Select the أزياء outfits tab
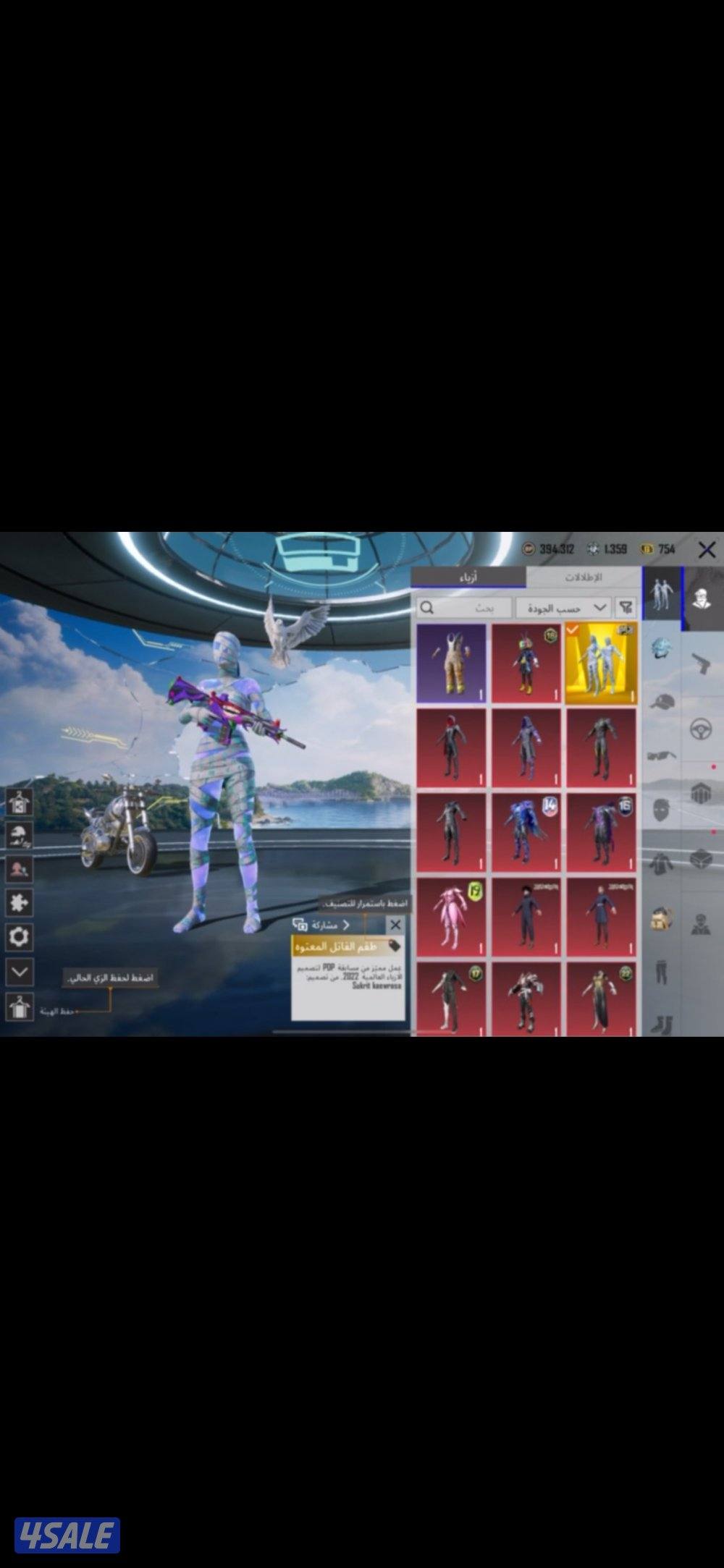Viewport: 724px width, 1568px height. coord(468,577)
